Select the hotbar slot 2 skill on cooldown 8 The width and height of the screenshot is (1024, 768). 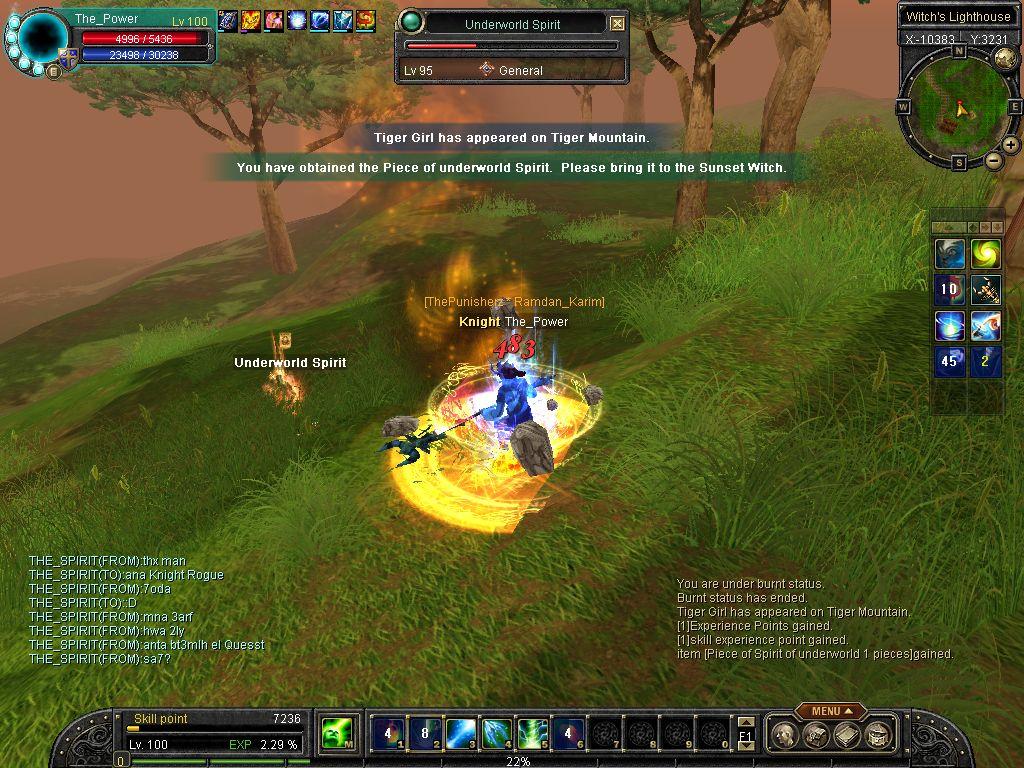pyautogui.click(x=425, y=734)
